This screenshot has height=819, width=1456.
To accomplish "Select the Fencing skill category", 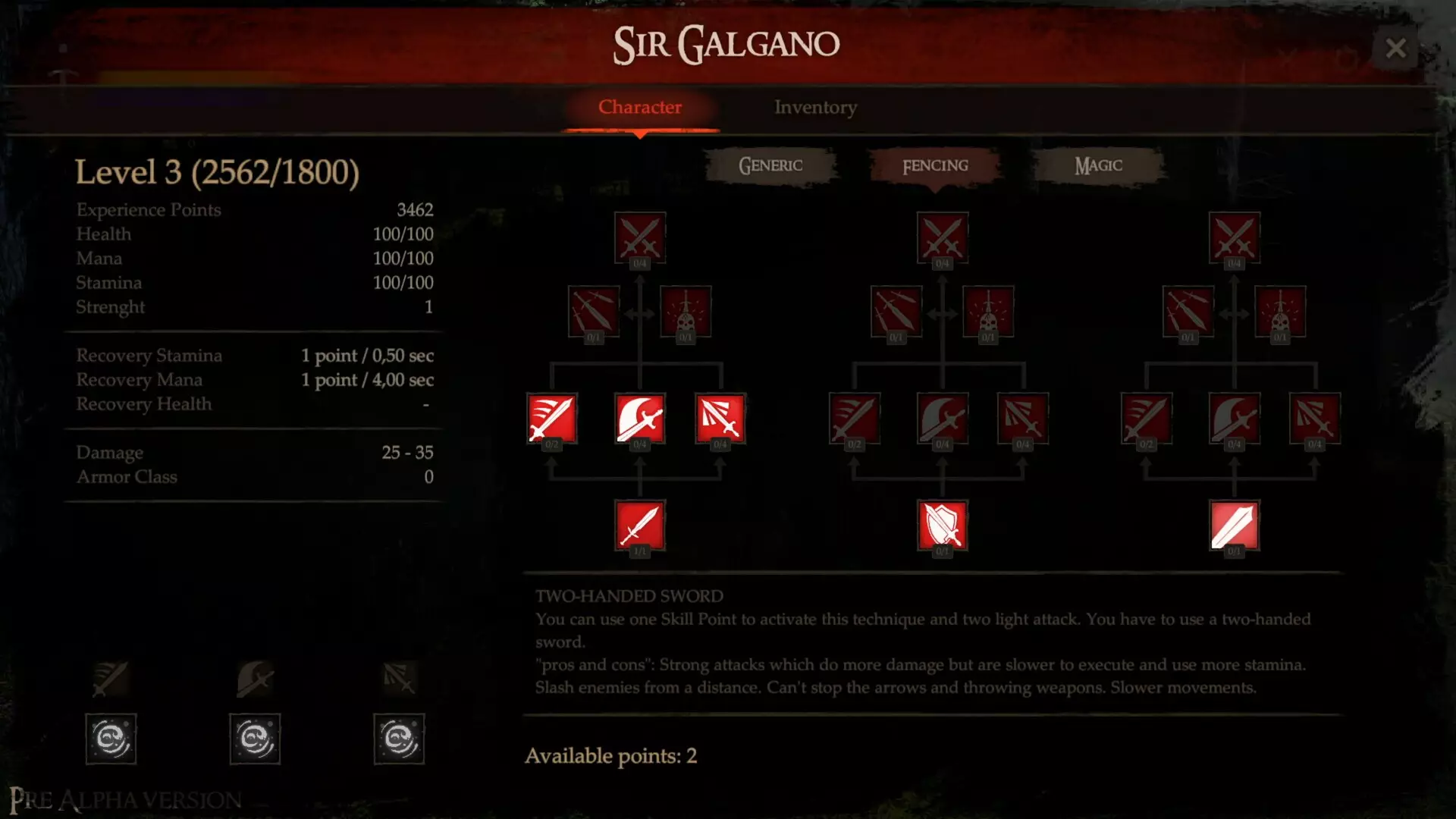I will [x=932, y=165].
